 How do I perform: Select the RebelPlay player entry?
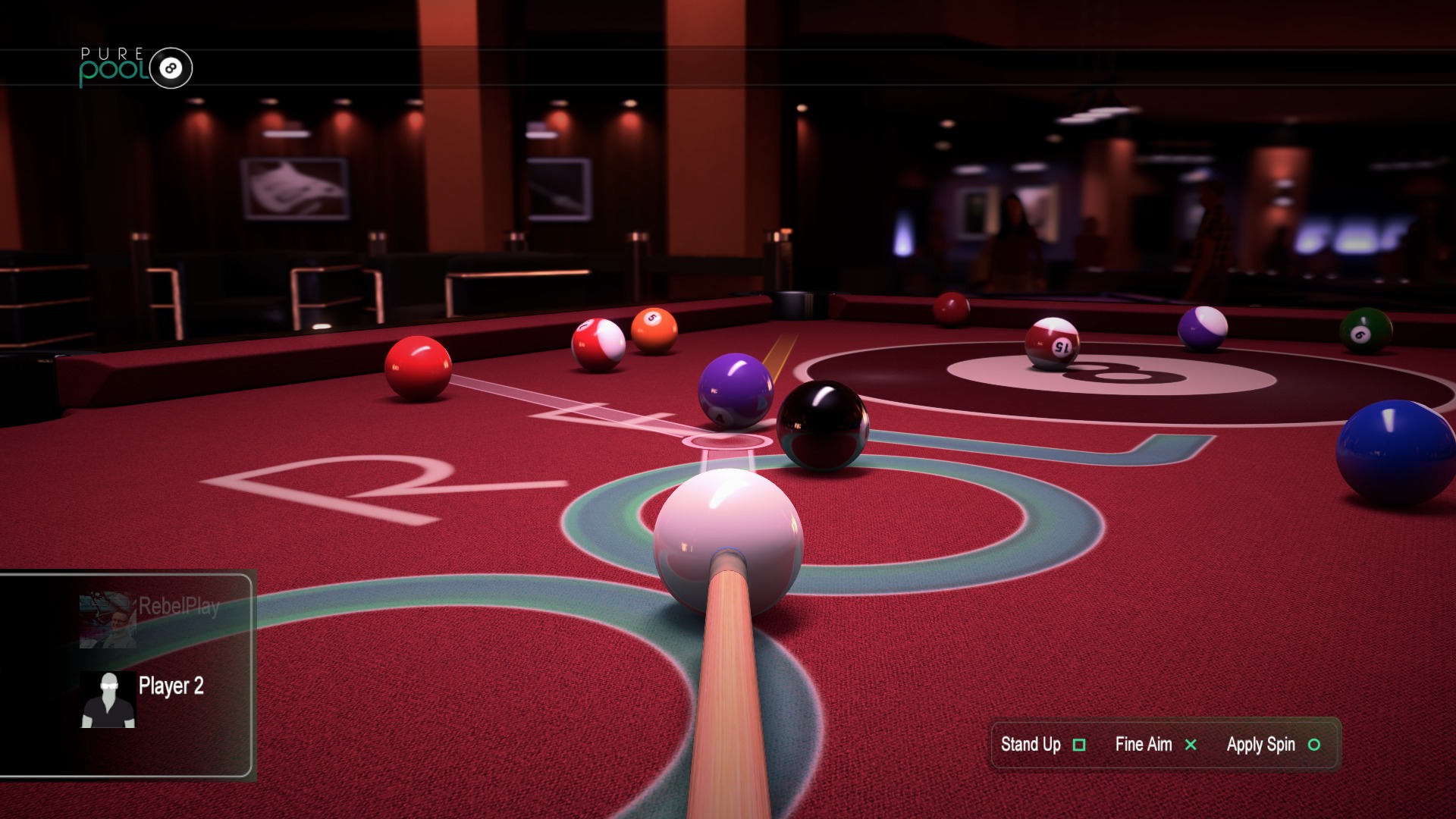(x=150, y=618)
